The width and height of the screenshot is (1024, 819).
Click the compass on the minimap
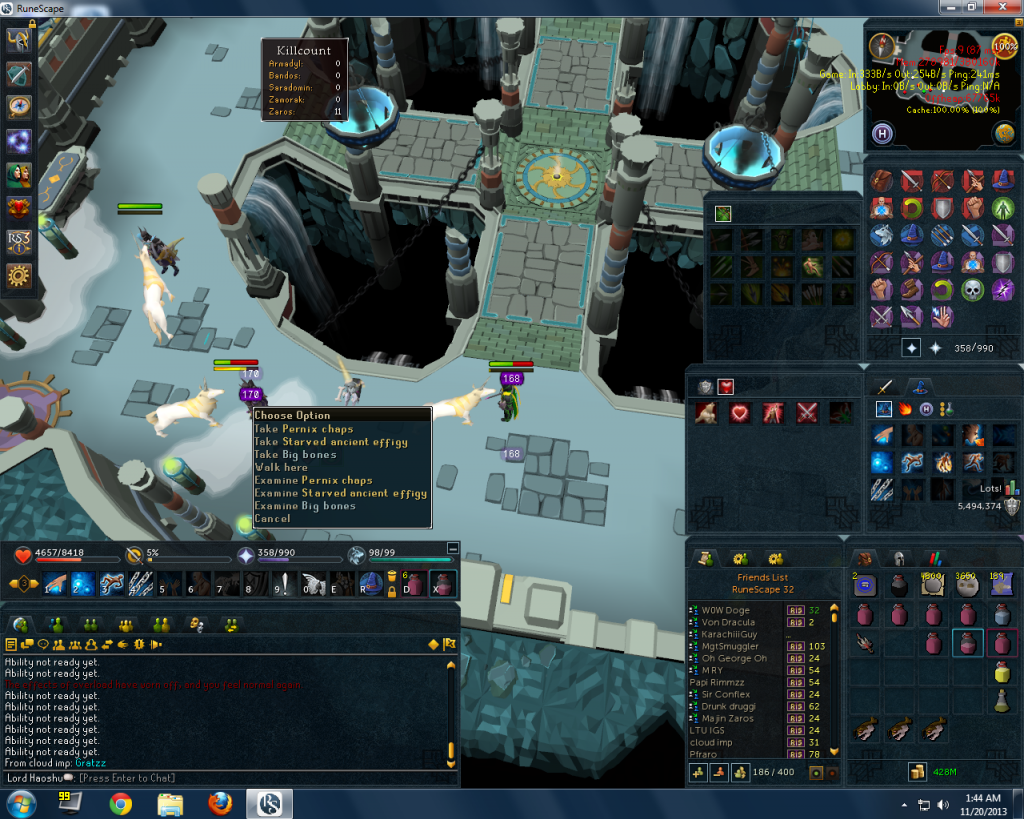tap(882, 46)
